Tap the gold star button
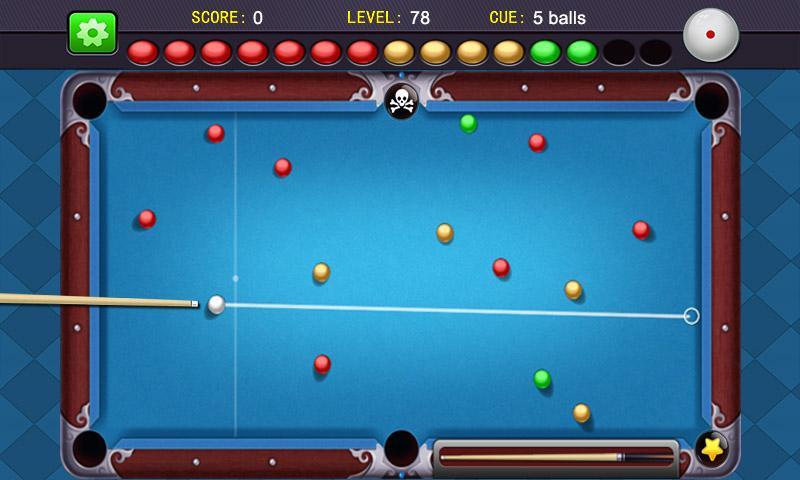 tap(711, 450)
